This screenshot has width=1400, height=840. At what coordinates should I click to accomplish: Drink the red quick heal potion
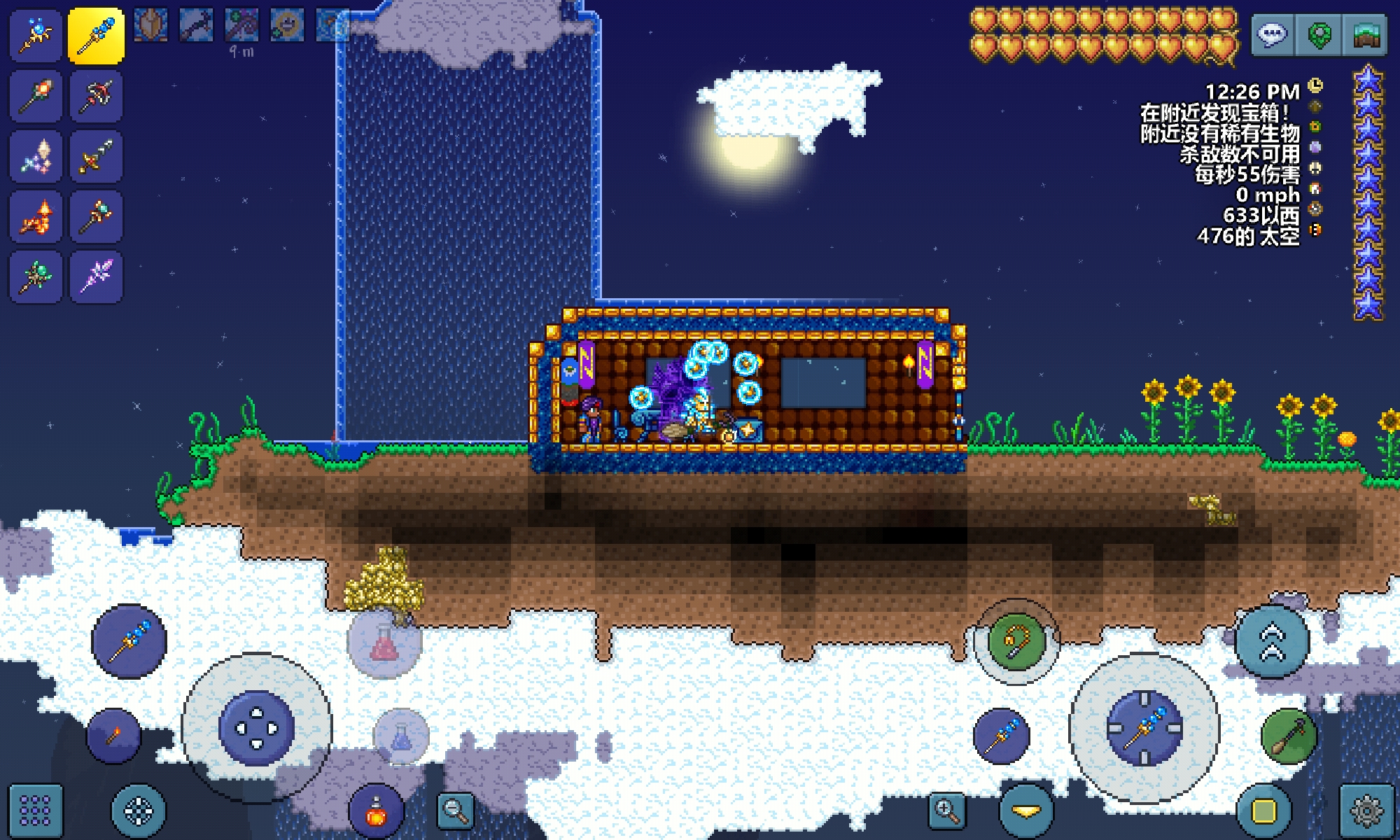point(384,642)
